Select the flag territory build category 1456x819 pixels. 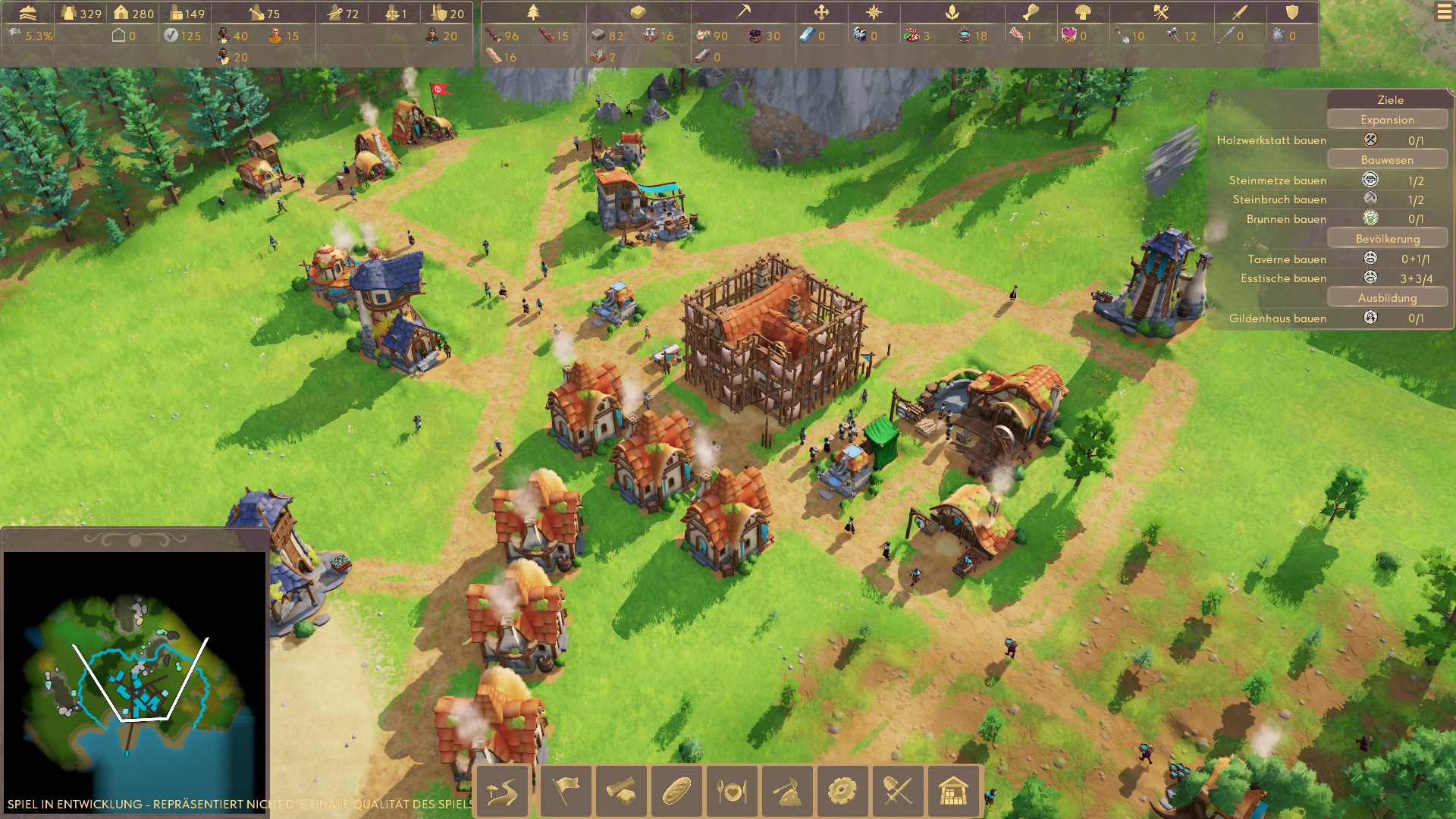click(x=566, y=792)
